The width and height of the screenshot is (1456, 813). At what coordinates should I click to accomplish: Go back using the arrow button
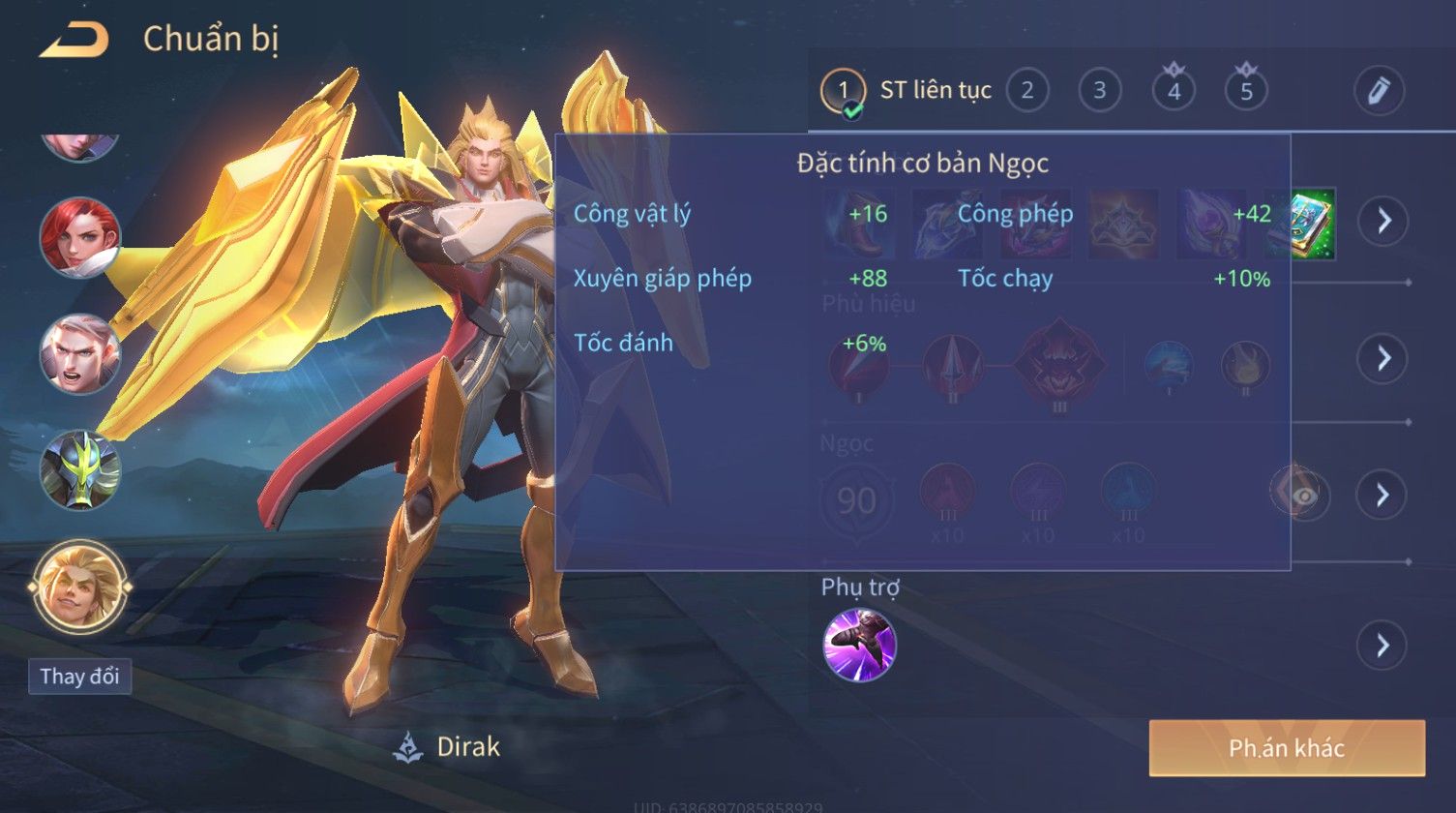(74, 41)
